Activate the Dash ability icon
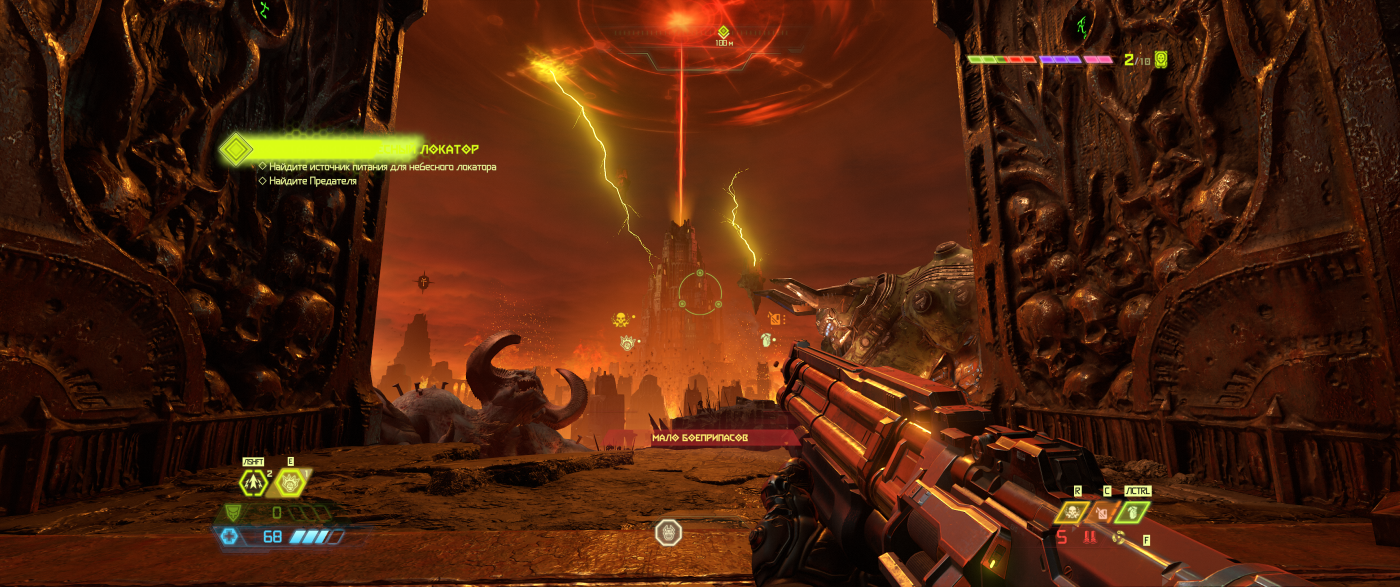 253,483
